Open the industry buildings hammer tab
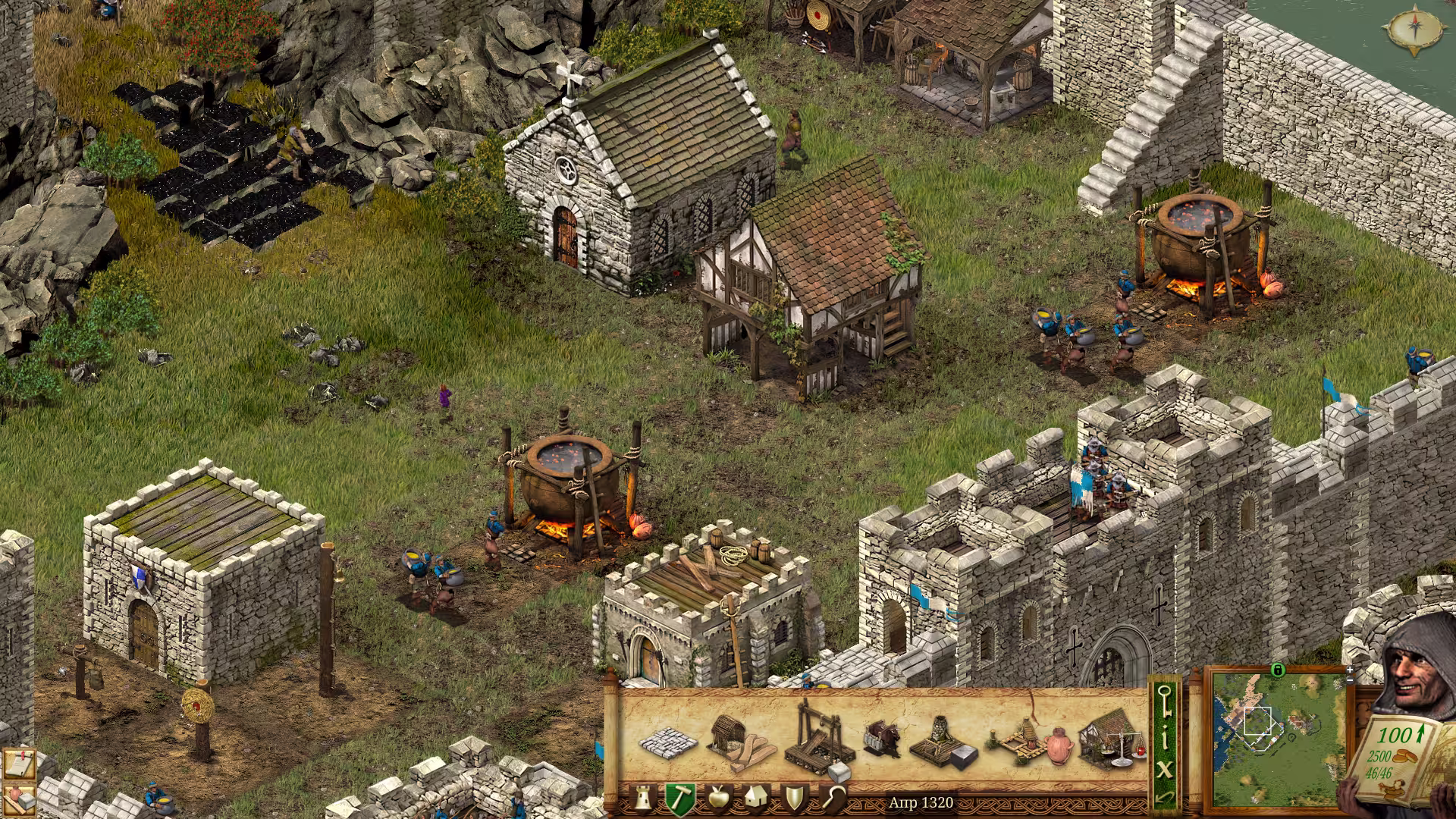1456x819 pixels. (680, 799)
